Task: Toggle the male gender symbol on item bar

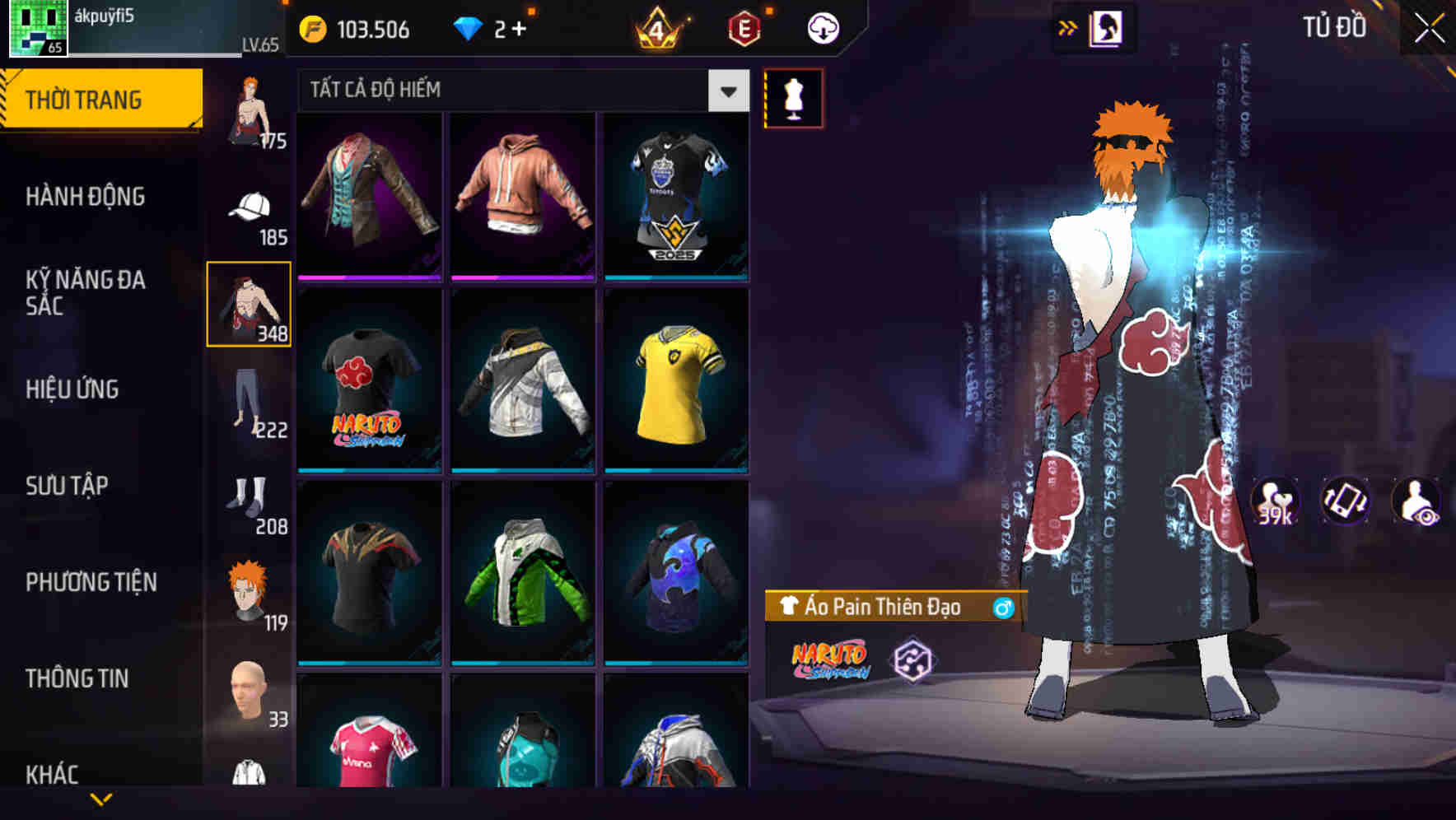Action: [1001, 606]
